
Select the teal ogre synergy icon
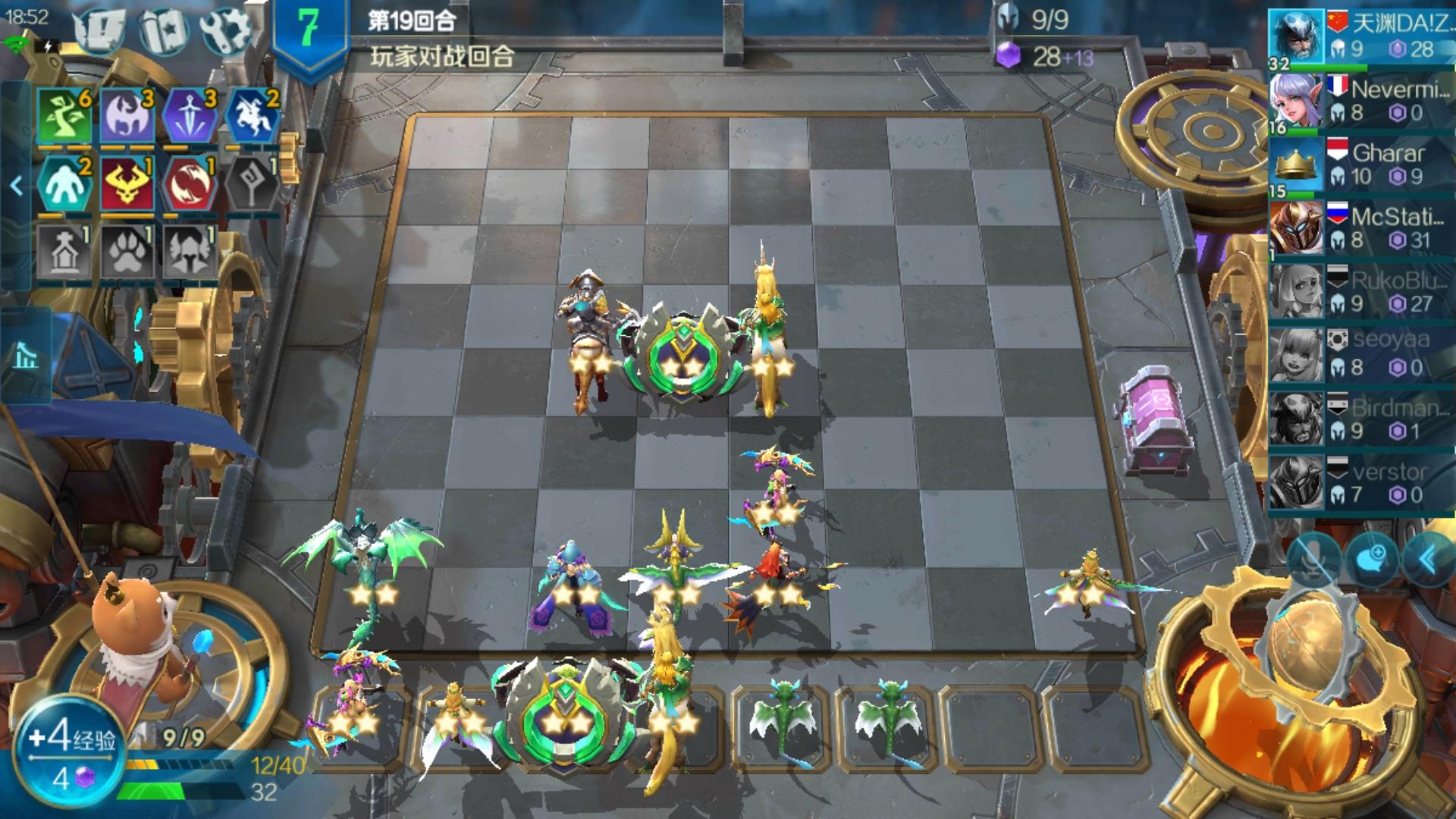[x=65, y=184]
